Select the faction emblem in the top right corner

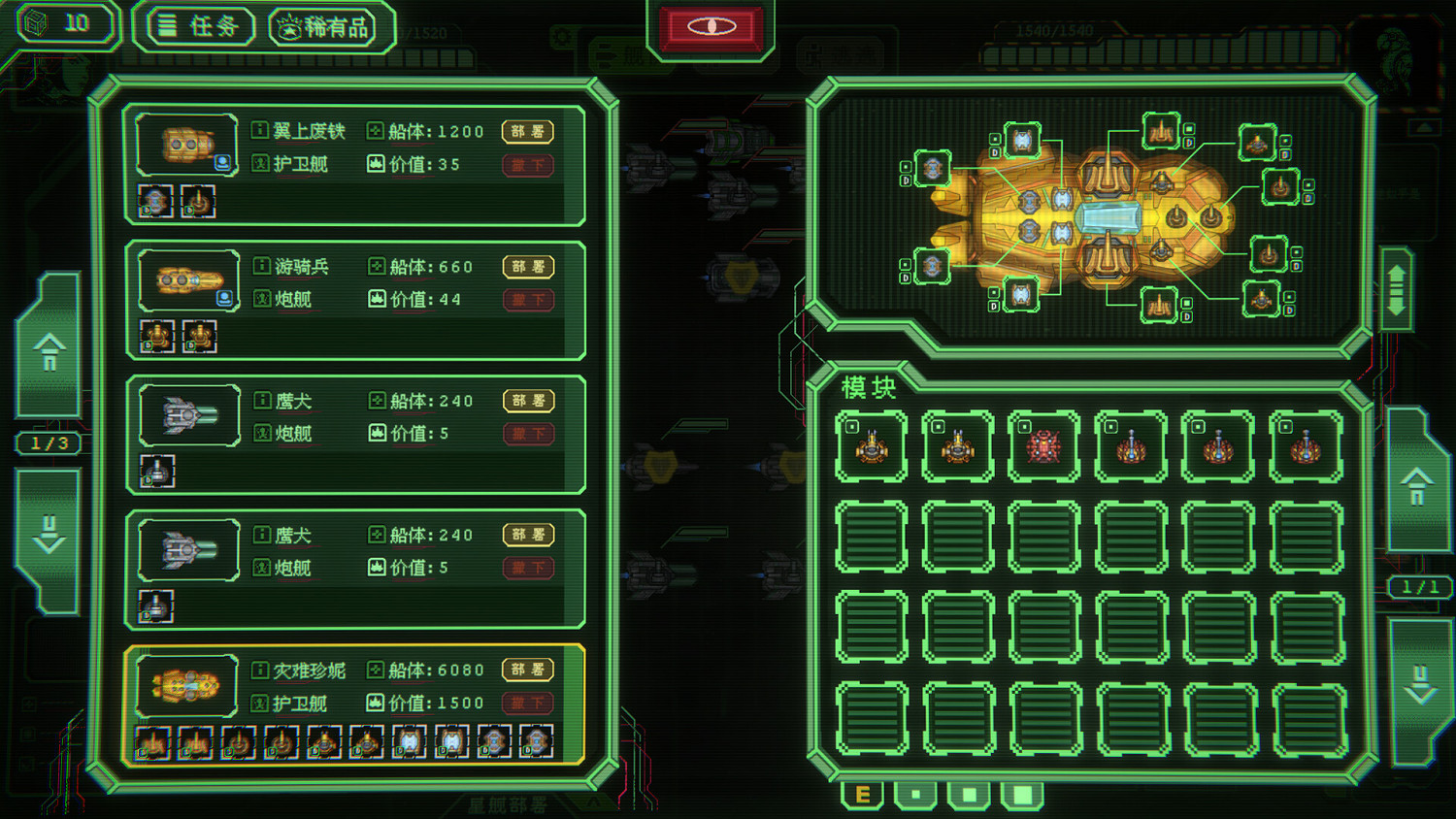1395,50
